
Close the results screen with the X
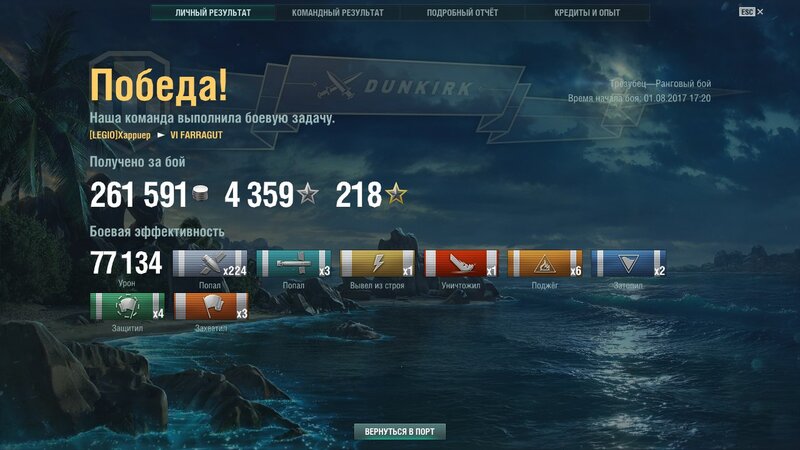(760, 12)
